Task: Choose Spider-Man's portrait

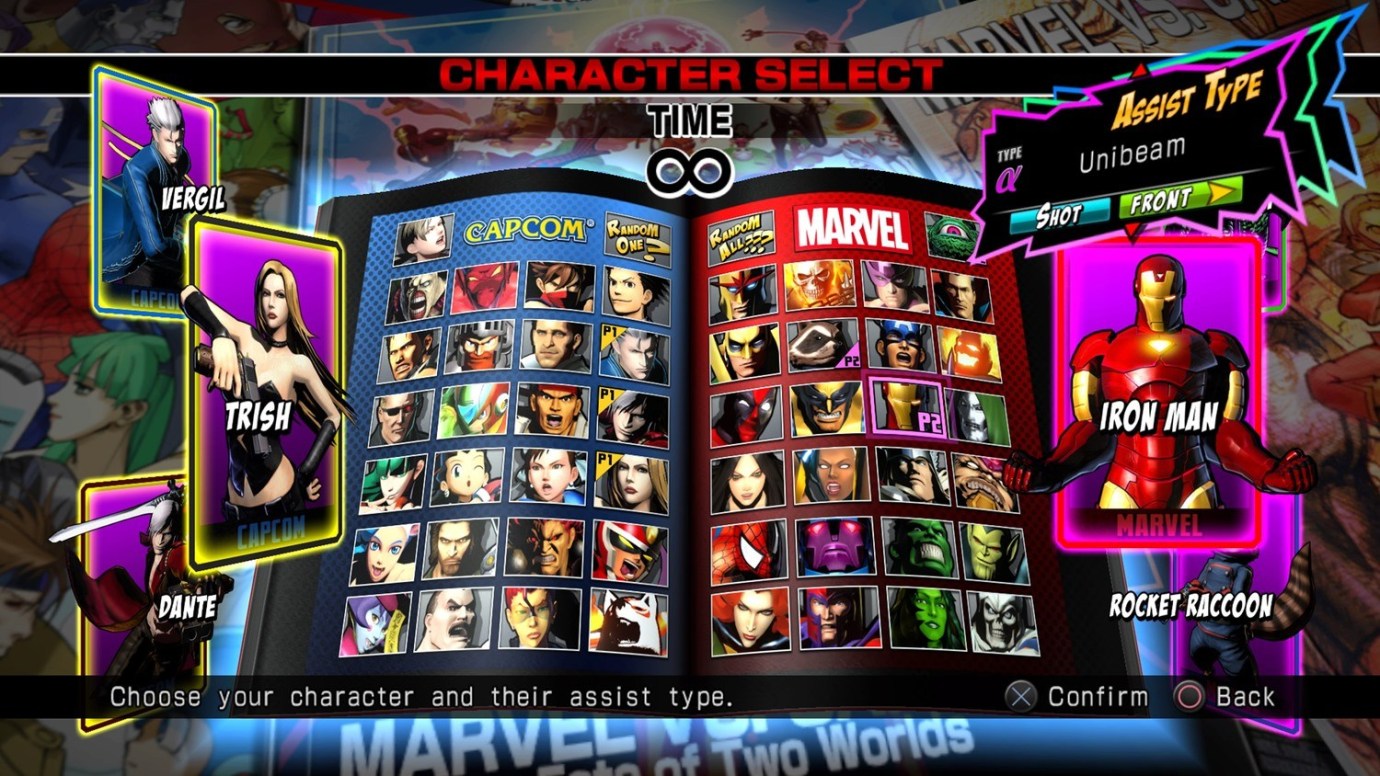Action: click(x=746, y=549)
